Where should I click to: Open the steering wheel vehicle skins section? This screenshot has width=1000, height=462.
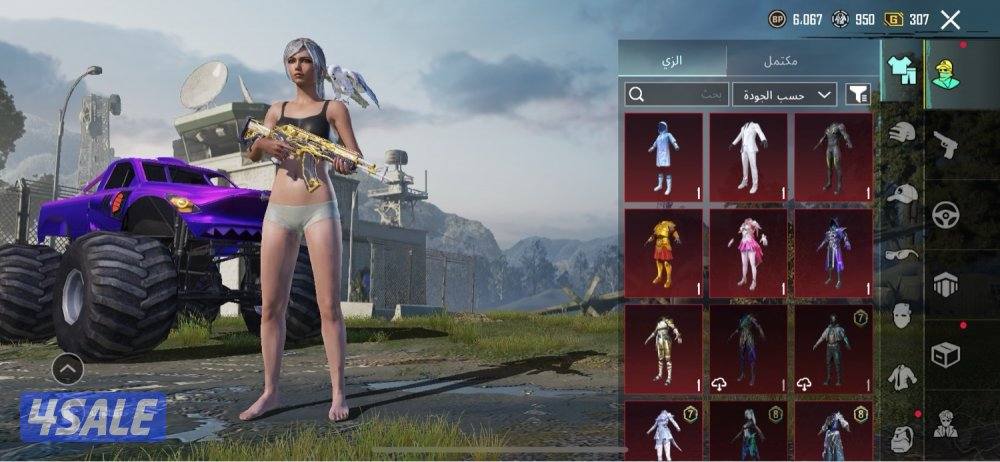pyautogui.click(x=946, y=214)
